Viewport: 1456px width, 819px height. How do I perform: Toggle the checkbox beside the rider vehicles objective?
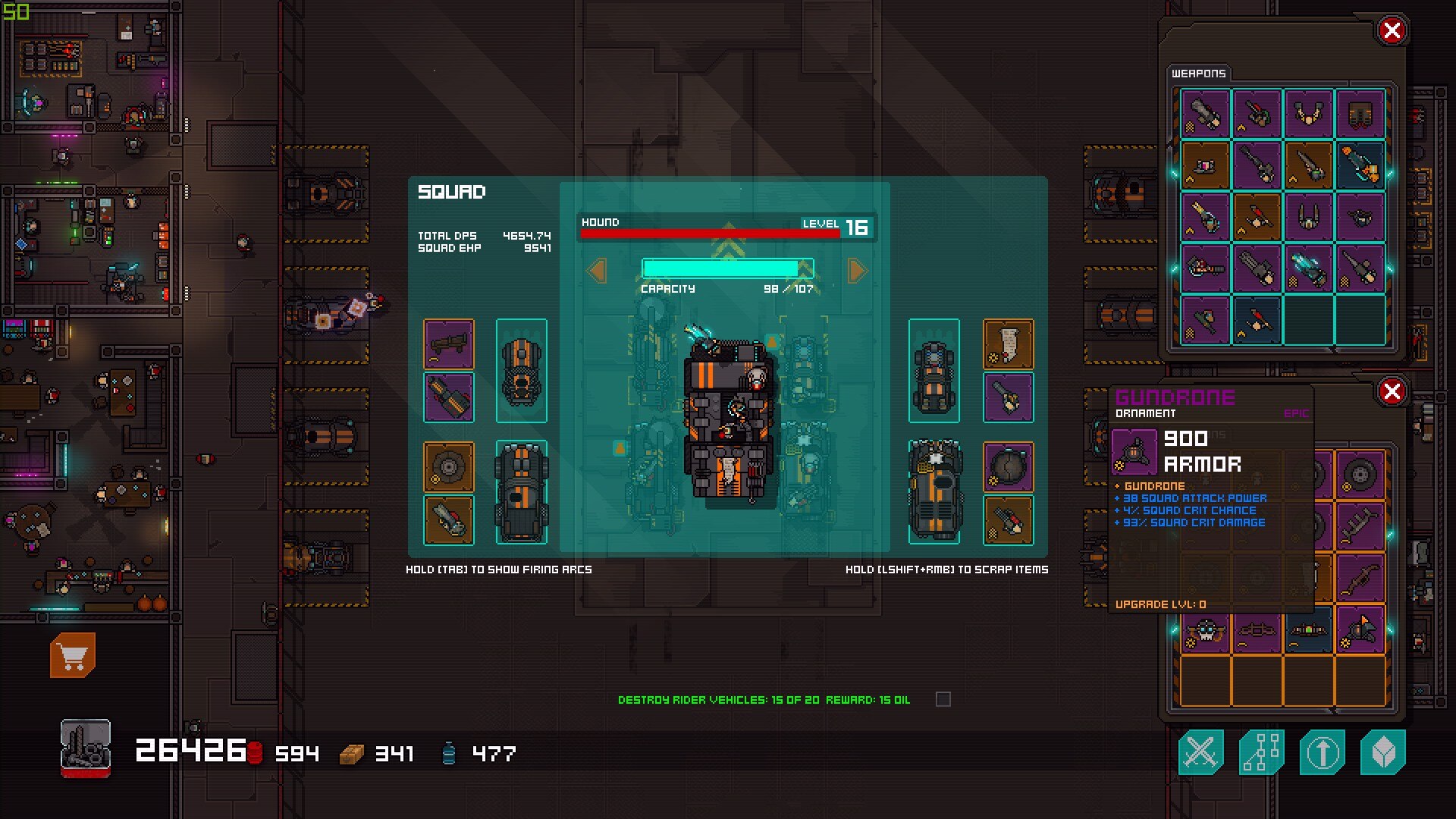pos(943,699)
